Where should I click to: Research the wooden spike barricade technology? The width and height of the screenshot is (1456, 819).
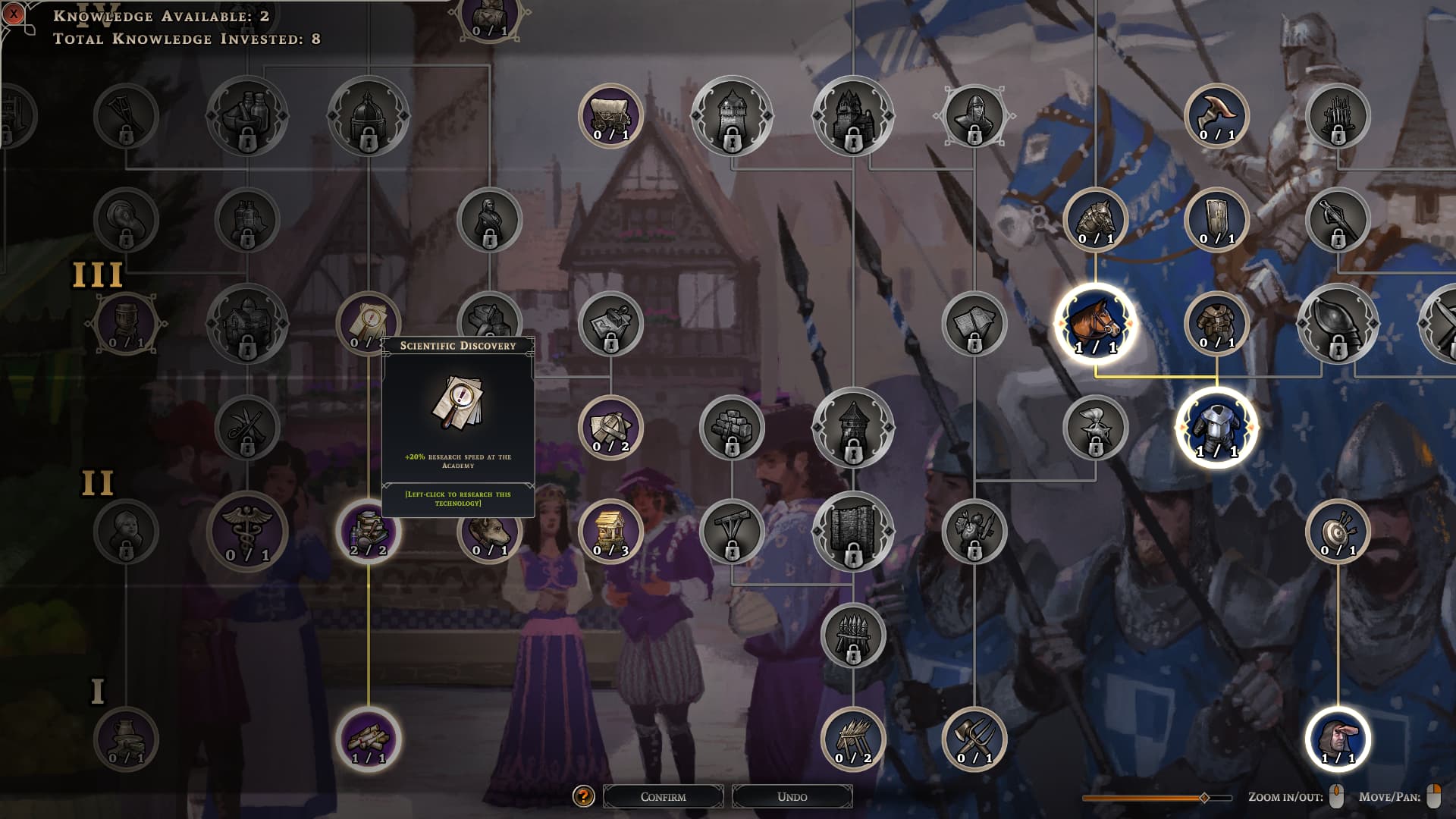pyautogui.click(x=853, y=739)
